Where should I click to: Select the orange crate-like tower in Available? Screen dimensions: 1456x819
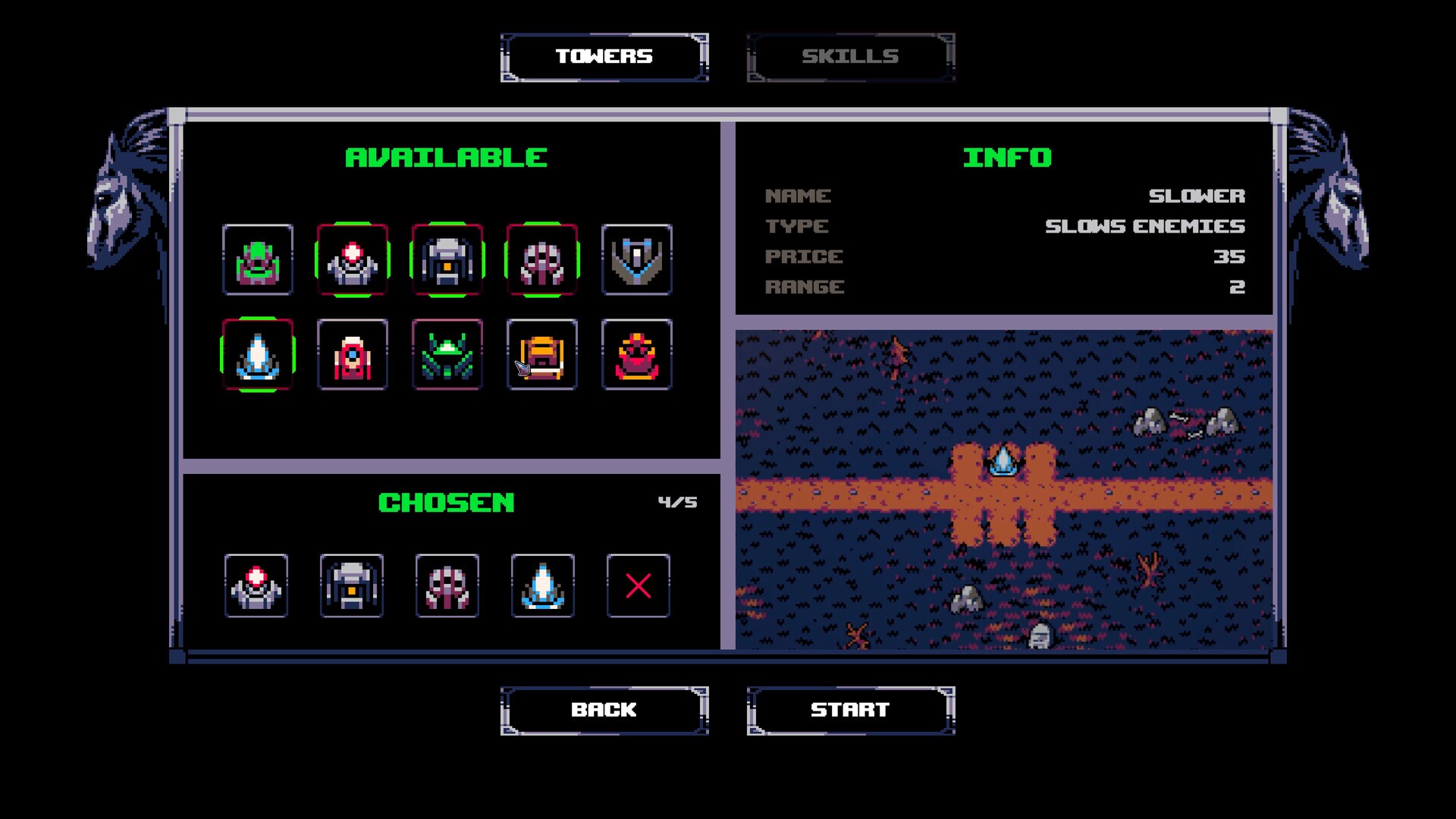click(x=542, y=355)
